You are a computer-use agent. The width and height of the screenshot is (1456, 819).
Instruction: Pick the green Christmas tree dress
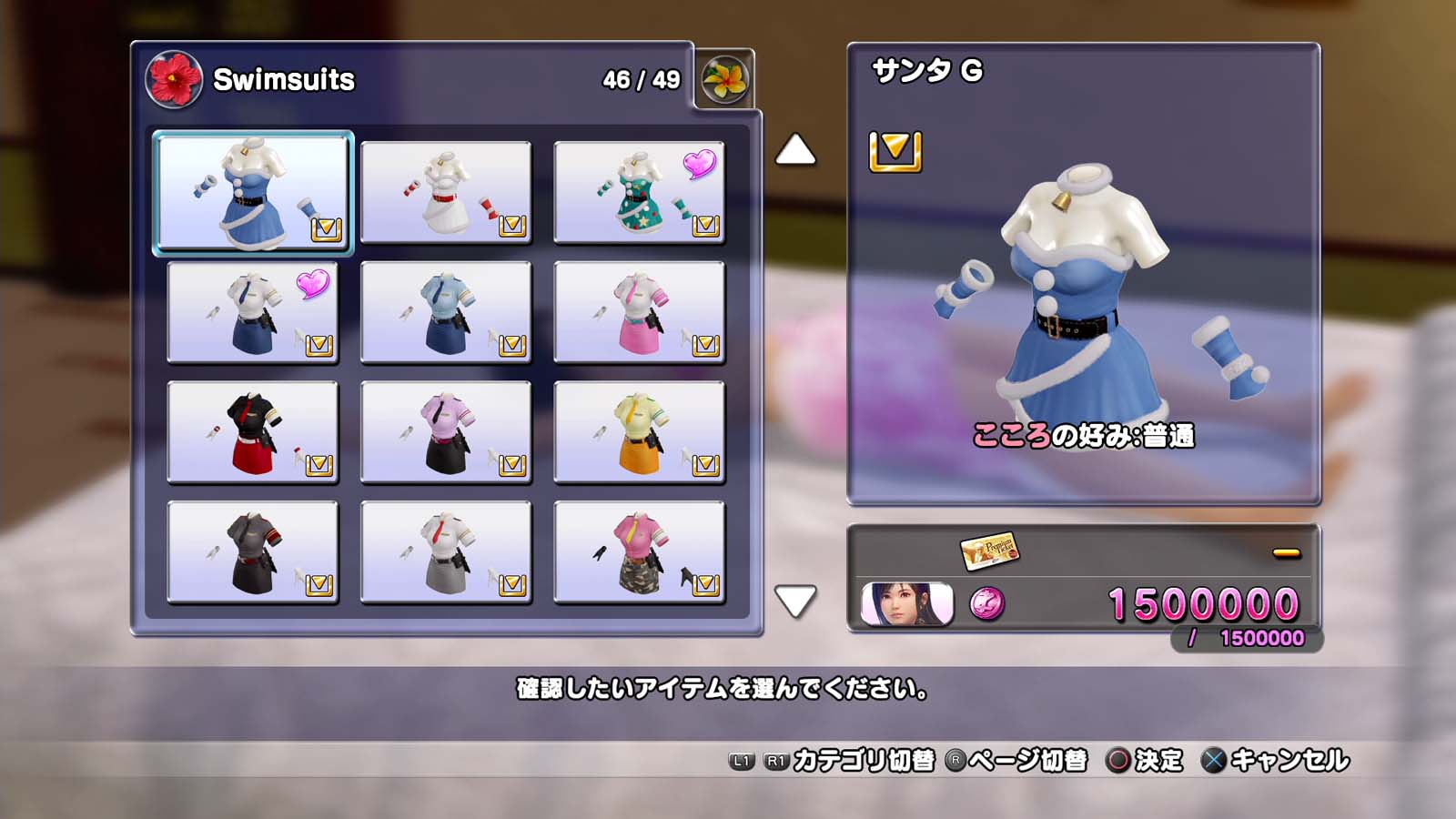[639, 192]
